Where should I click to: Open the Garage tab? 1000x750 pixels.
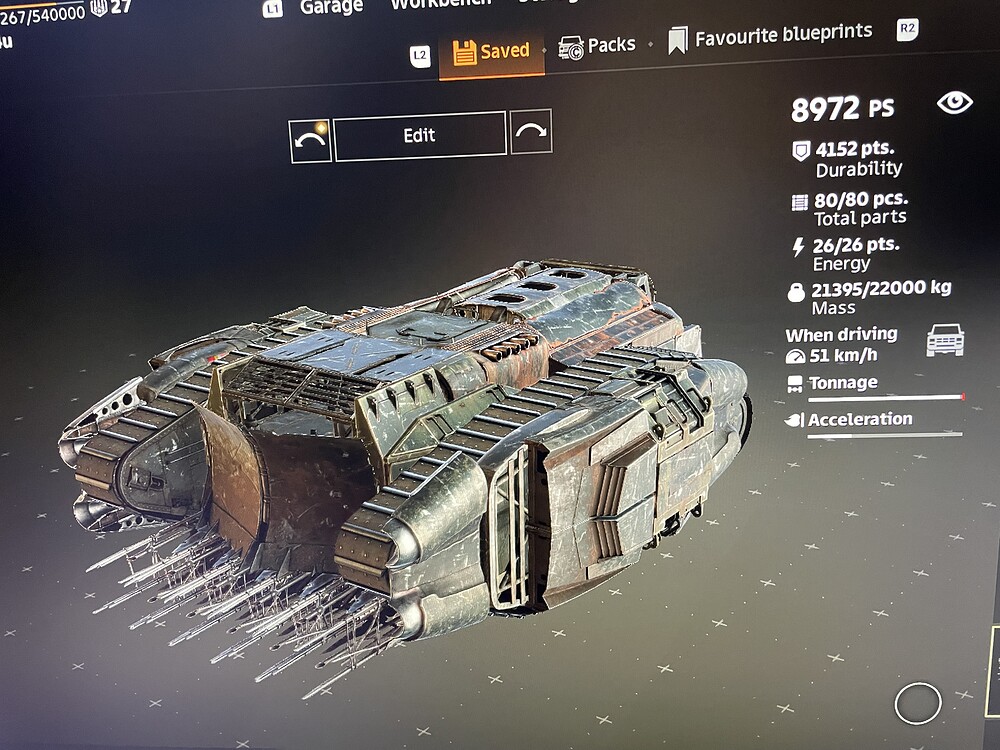tap(330, 8)
